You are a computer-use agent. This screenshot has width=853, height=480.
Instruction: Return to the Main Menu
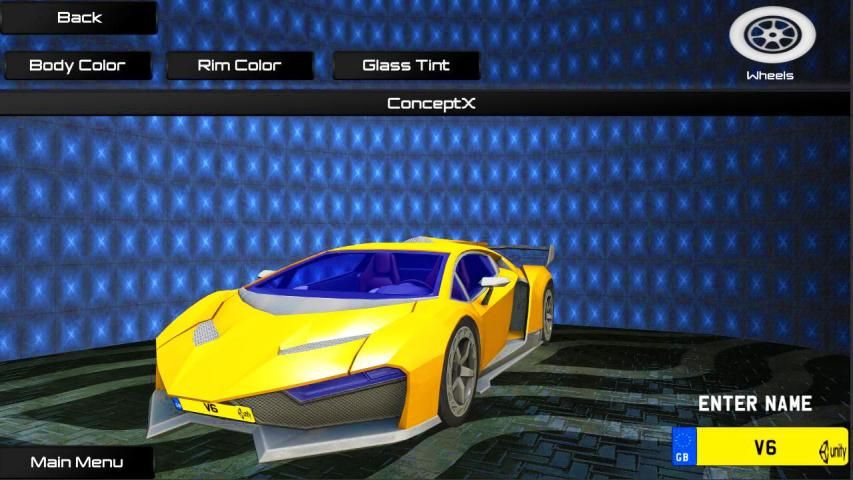click(77, 462)
